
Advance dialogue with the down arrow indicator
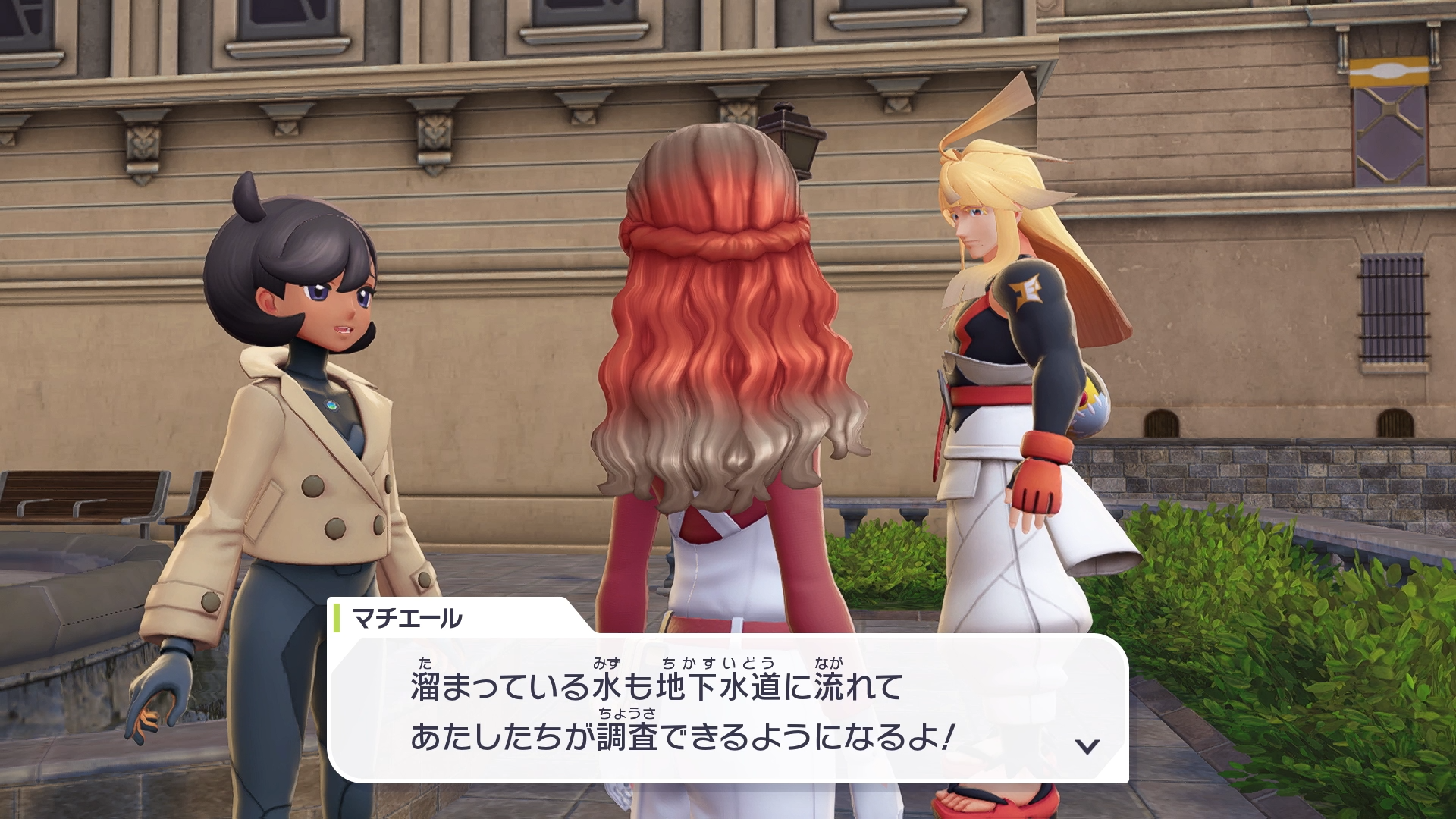point(1087,746)
